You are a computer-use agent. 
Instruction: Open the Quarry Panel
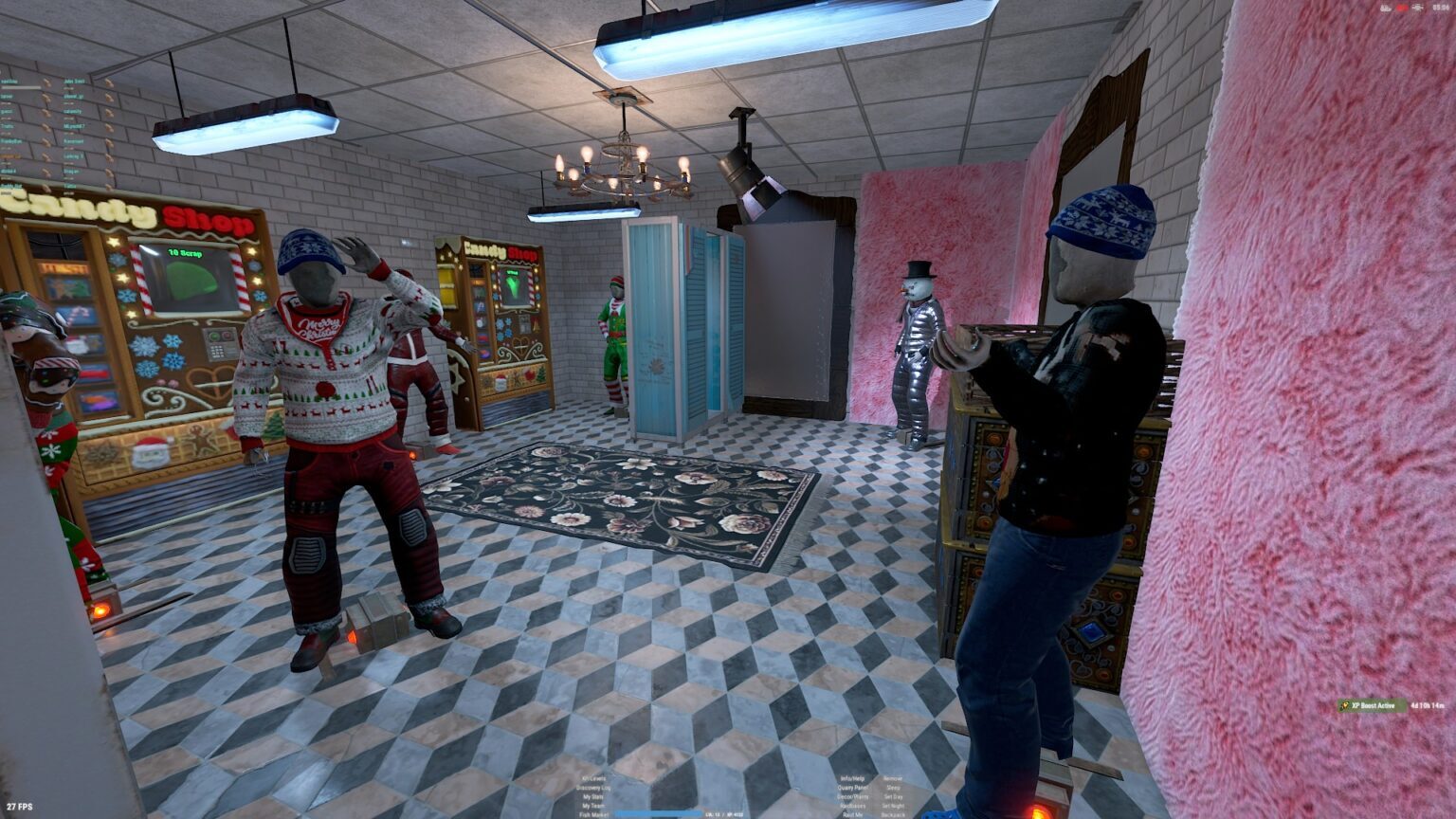point(852,788)
